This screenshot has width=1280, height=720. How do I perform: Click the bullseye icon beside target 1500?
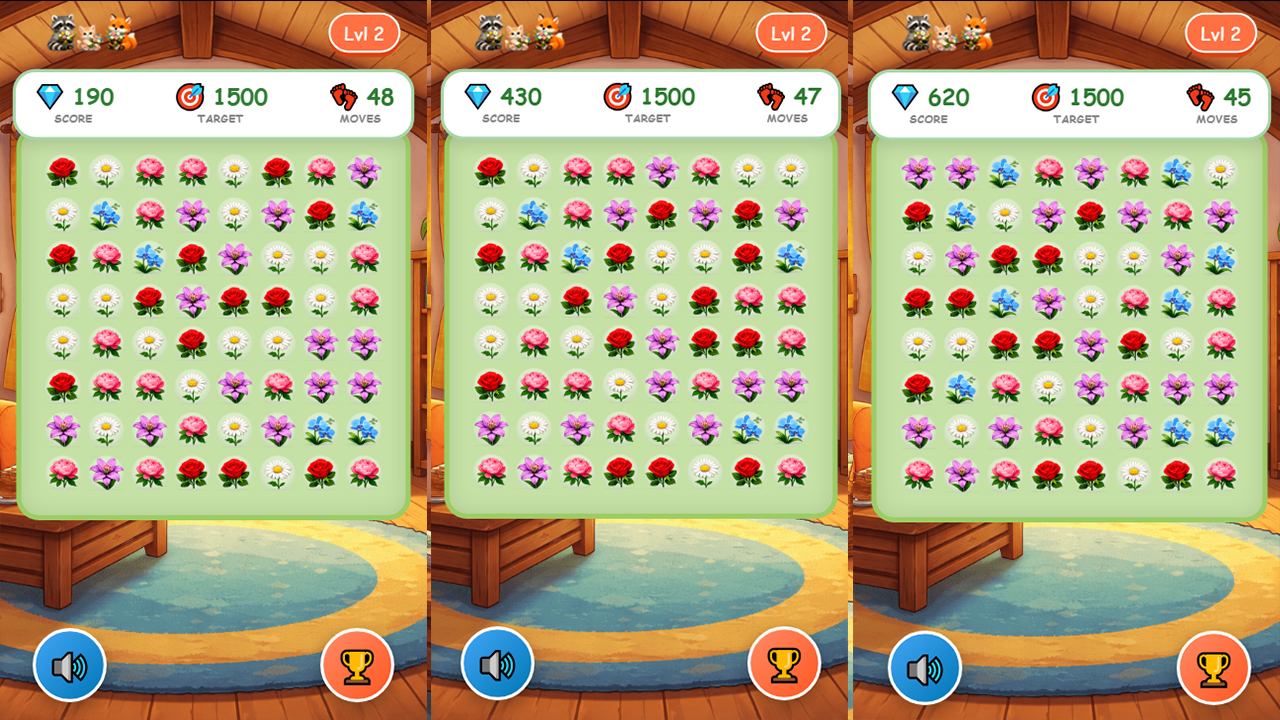[x=191, y=96]
